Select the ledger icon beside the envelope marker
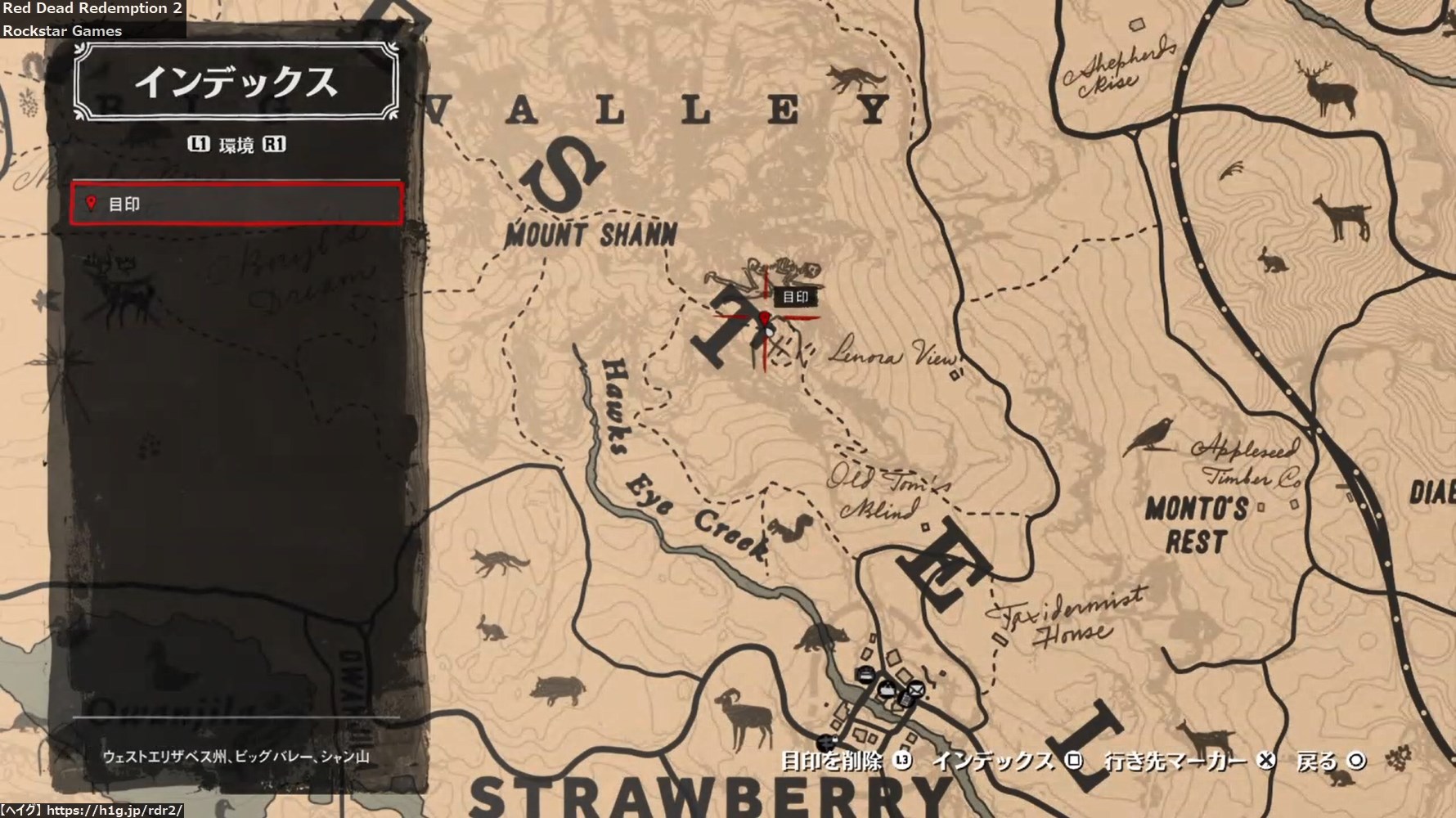The width and height of the screenshot is (1456, 818). point(905,699)
